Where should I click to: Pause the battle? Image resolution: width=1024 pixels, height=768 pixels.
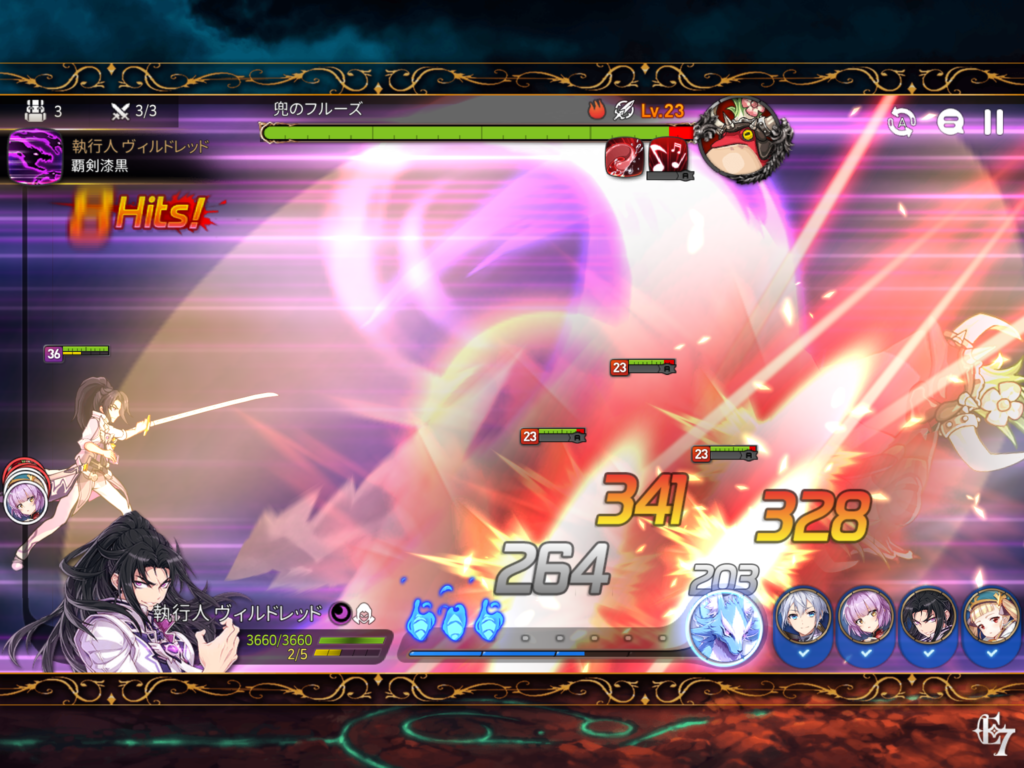pos(993,122)
